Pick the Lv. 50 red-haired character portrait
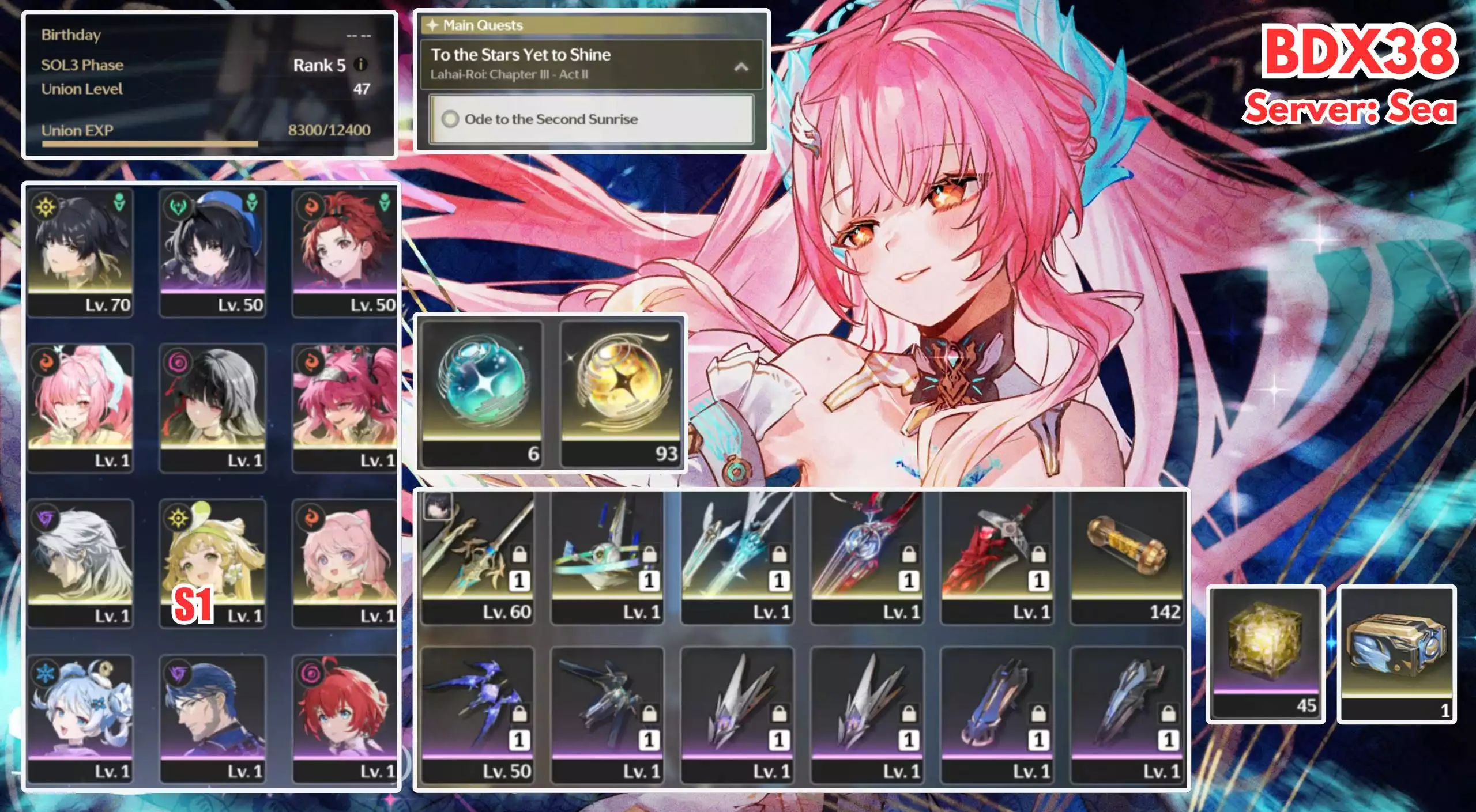1476x812 pixels. tap(345, 252)
